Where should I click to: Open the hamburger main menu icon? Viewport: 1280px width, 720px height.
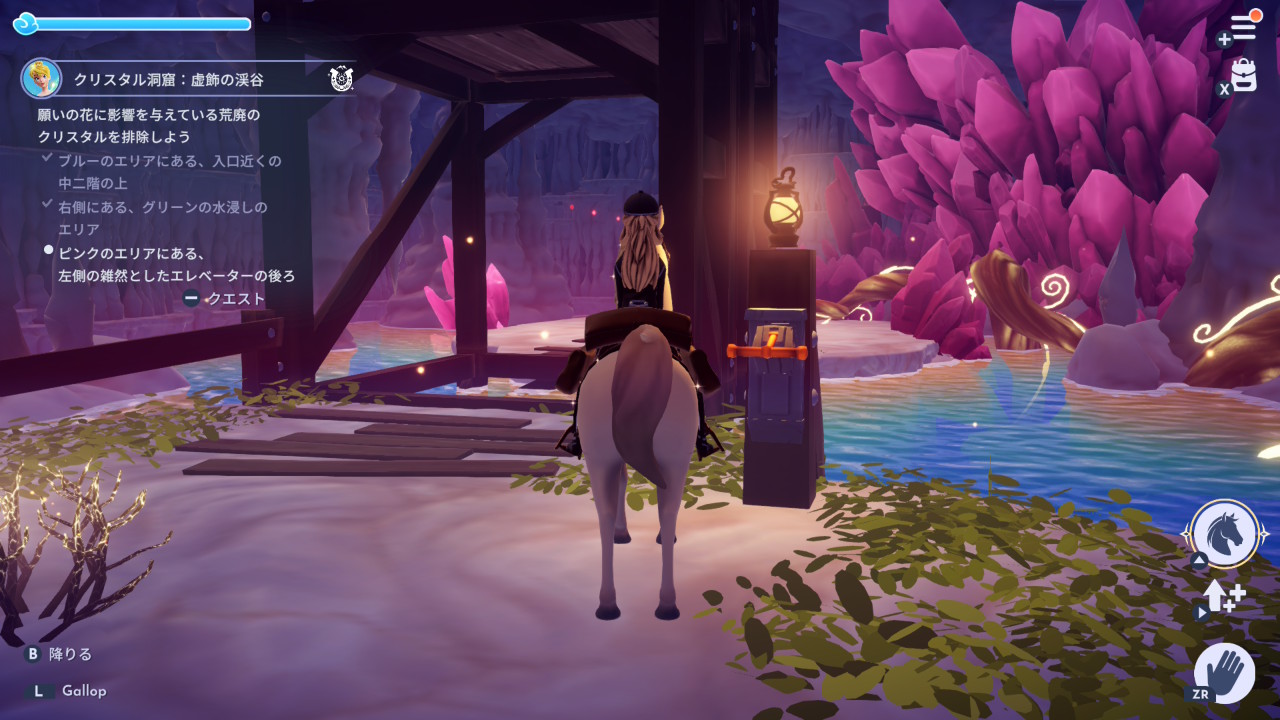1243,29
